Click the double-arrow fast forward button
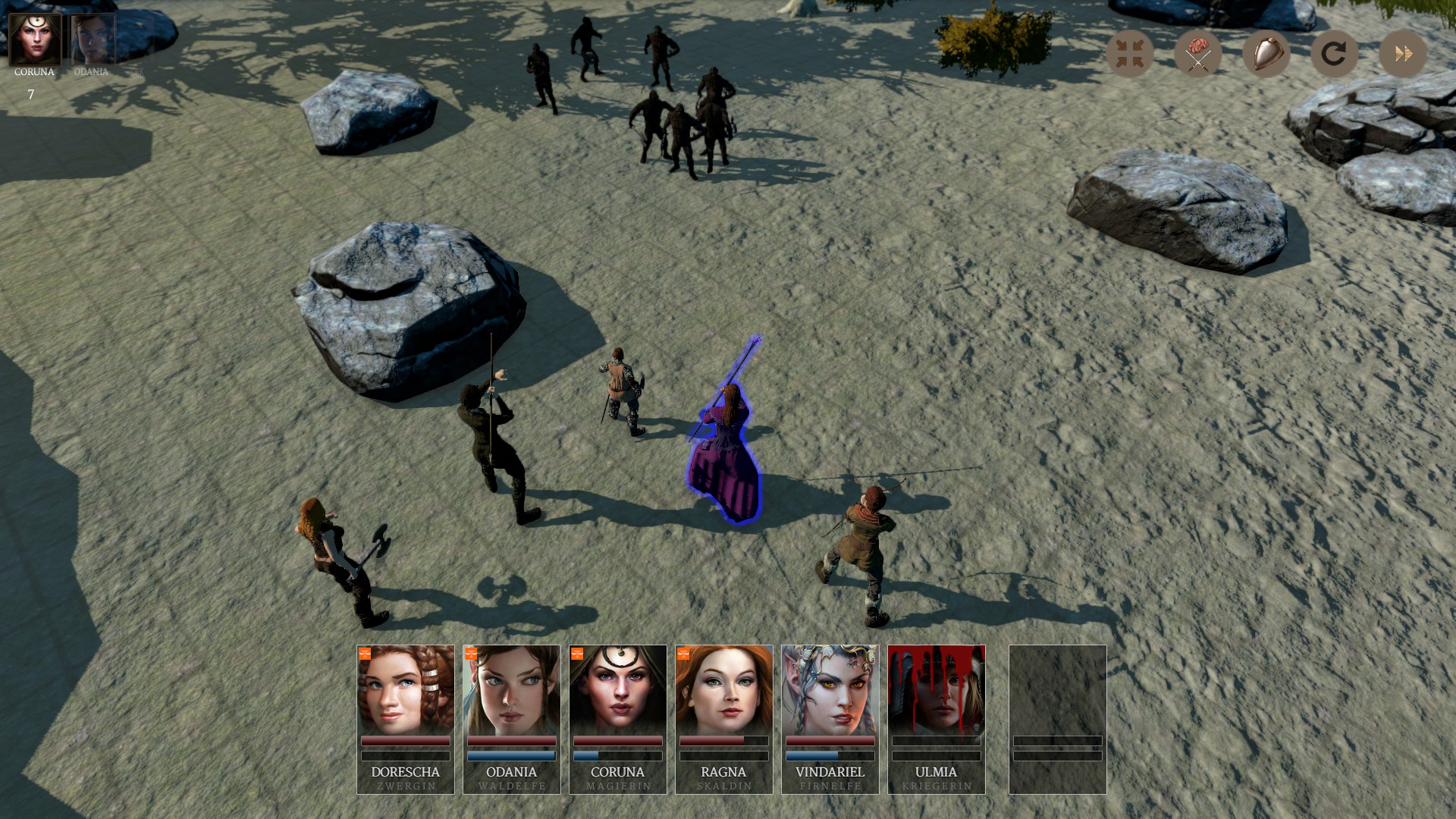Viewport: 1456px width, 819px height. 1402,54
